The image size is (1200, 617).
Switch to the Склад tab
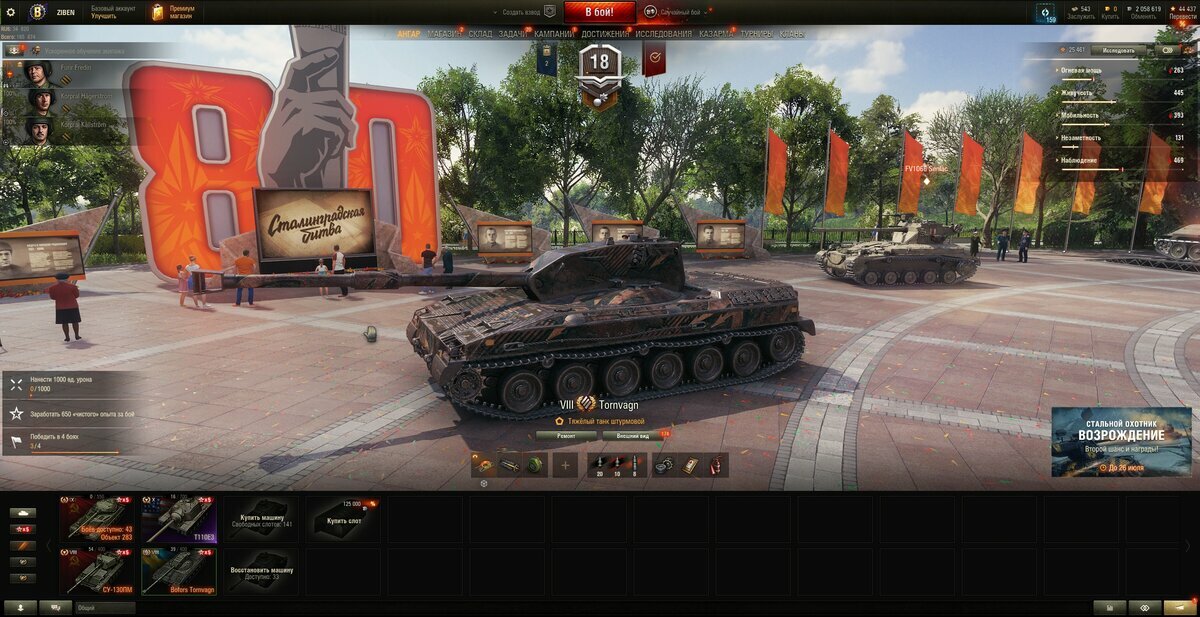(480, 33)
